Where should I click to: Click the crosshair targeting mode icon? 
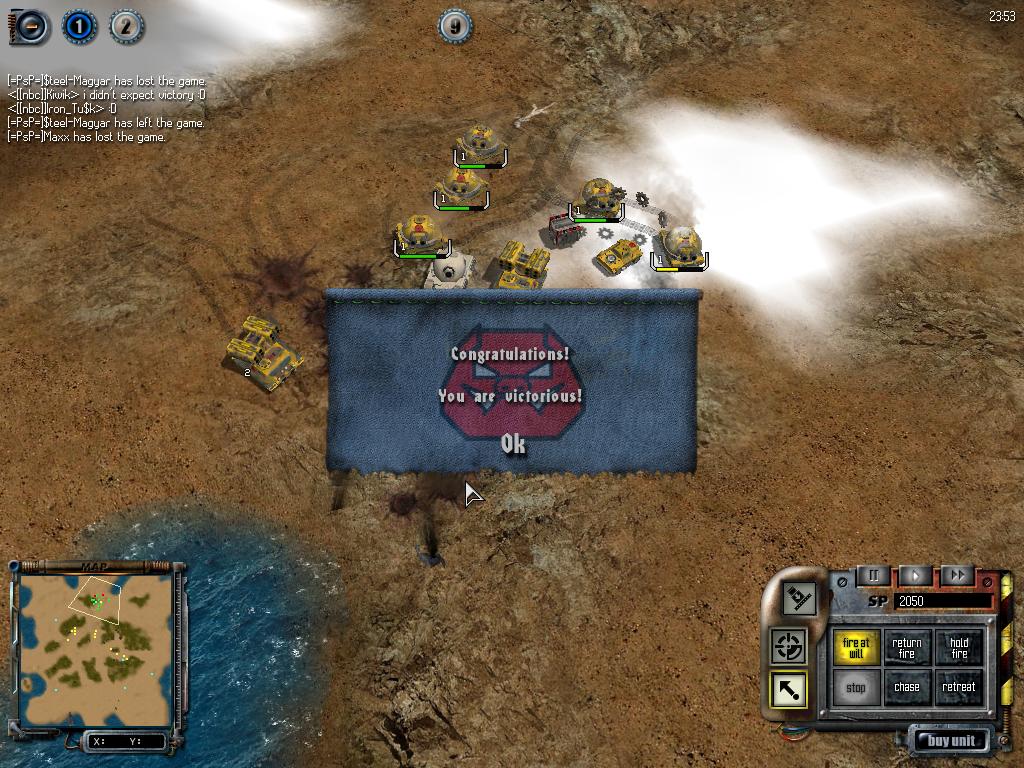[x=789, y=647]
